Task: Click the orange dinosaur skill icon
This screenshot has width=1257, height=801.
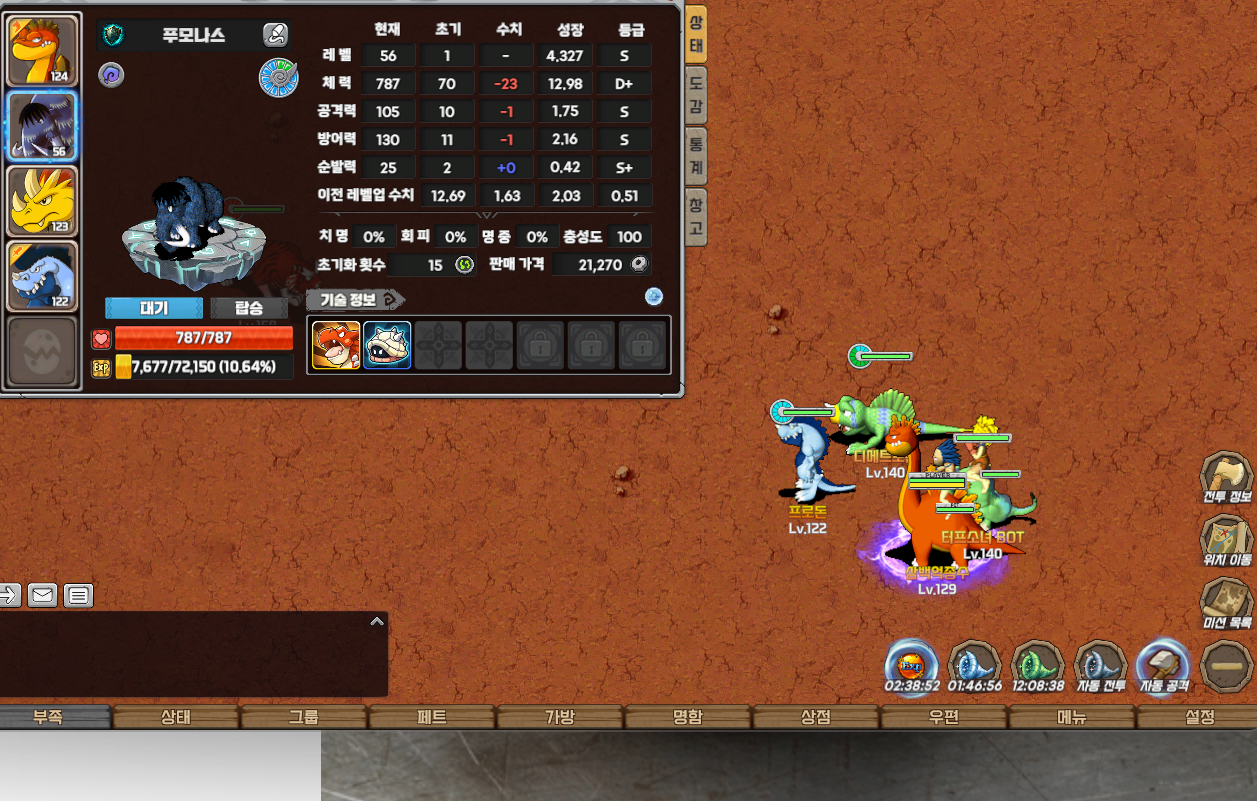Action: click(x=336, y=345)
